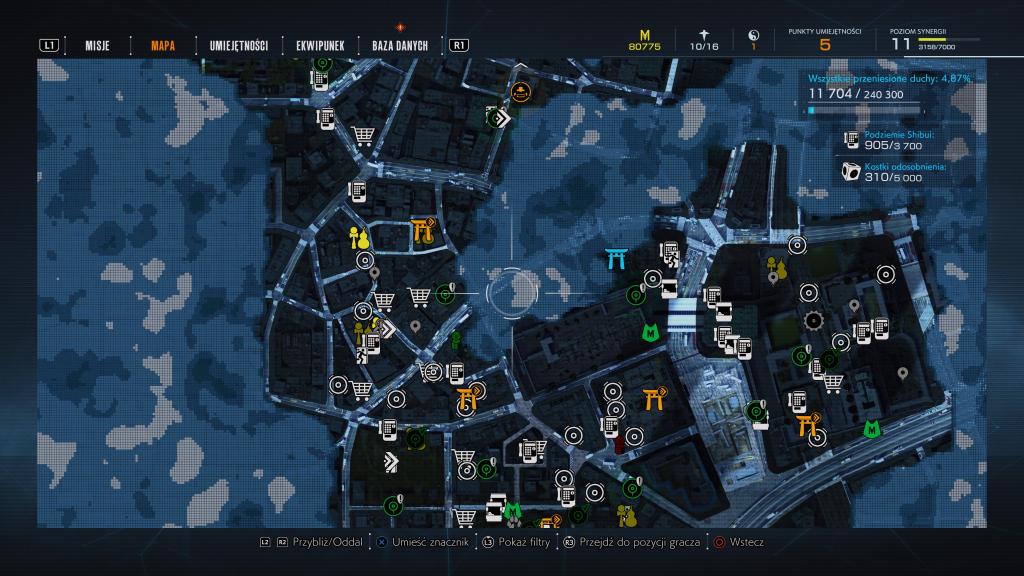
Task: Click the red figure marker on the map
Action: (x=618, y=442)
